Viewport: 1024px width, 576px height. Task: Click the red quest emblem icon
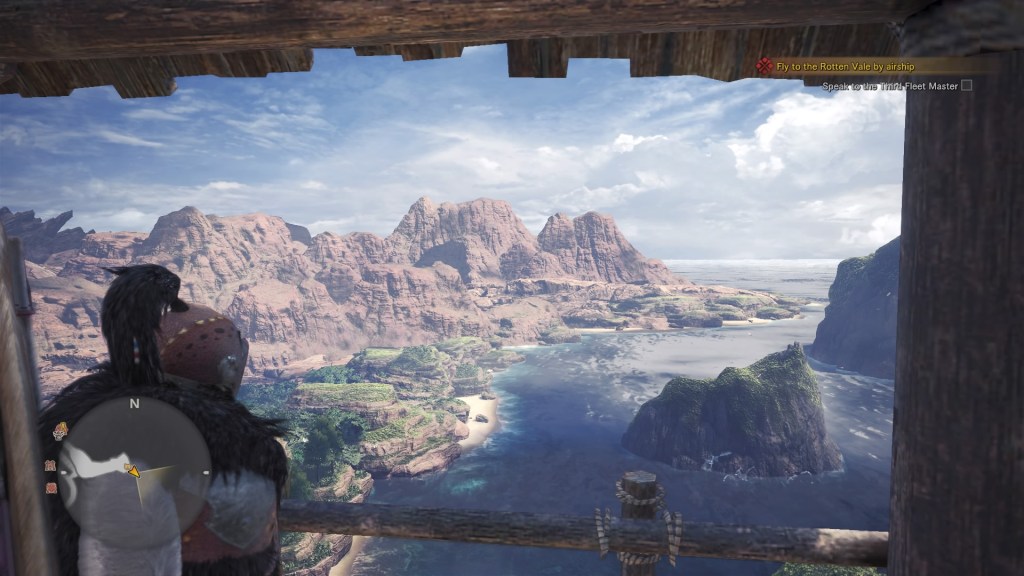[765, 66]
